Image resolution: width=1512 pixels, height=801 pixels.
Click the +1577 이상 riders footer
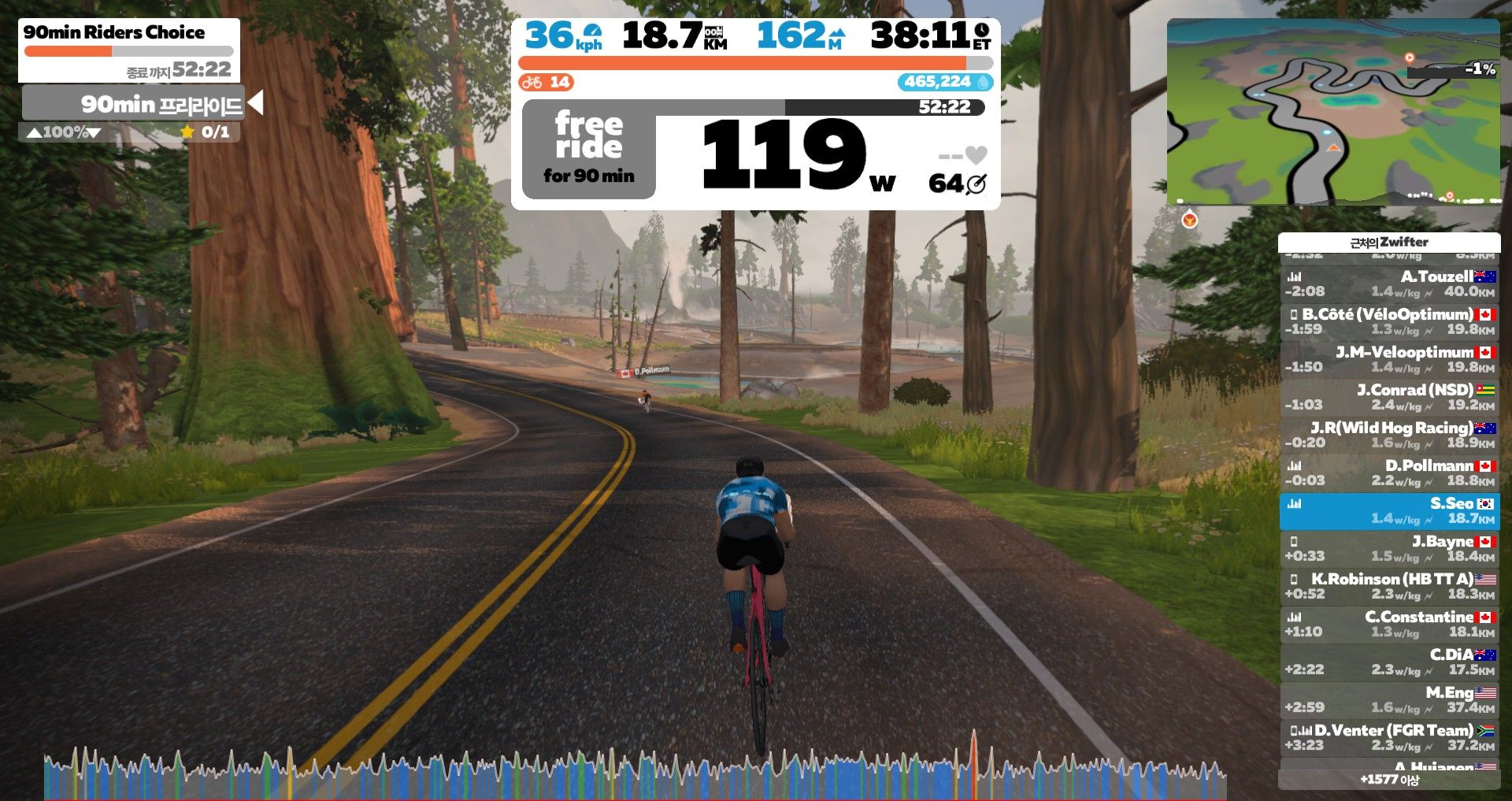[1389, 780]
